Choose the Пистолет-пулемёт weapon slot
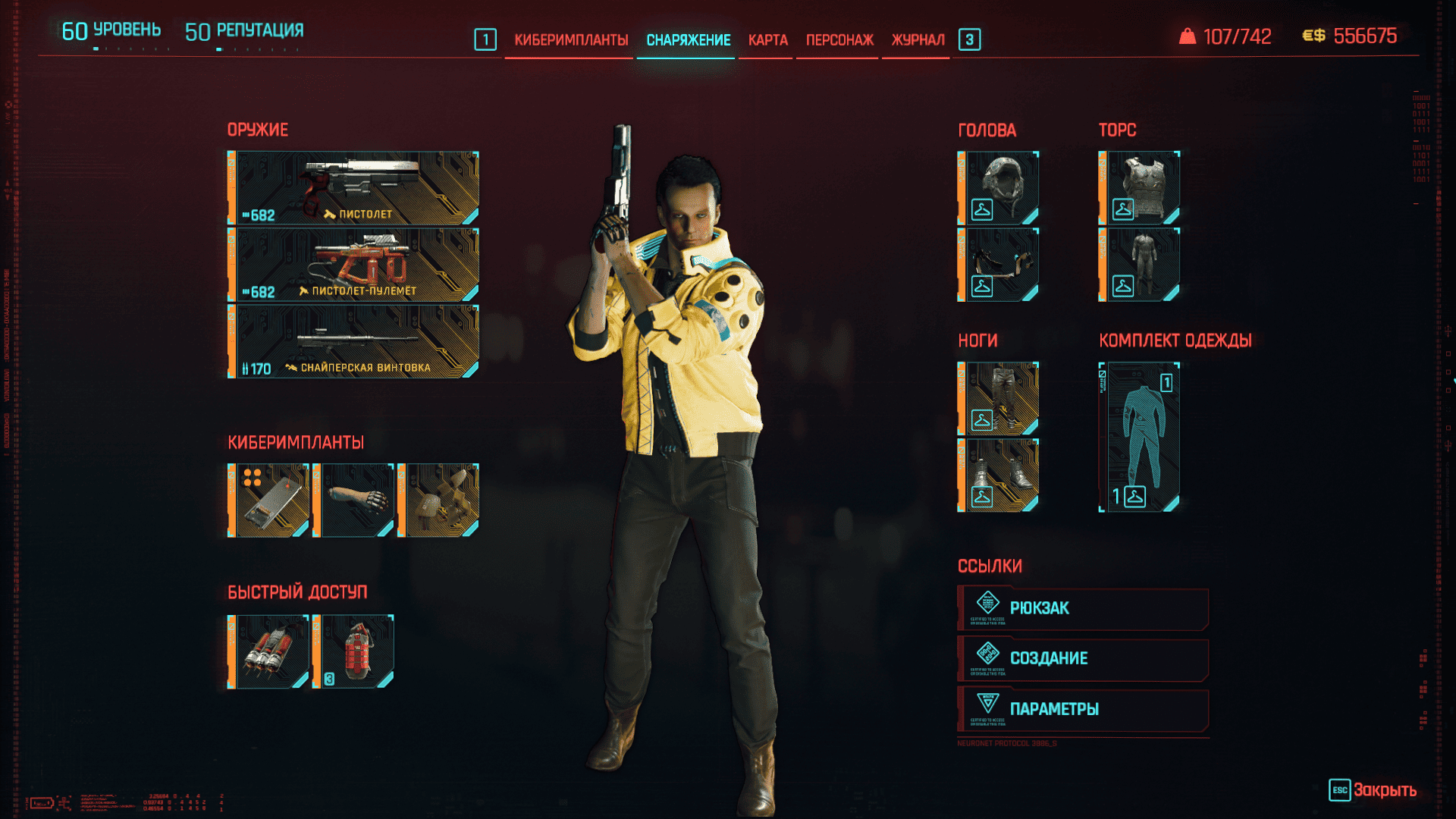 click(x=353, y=265)
